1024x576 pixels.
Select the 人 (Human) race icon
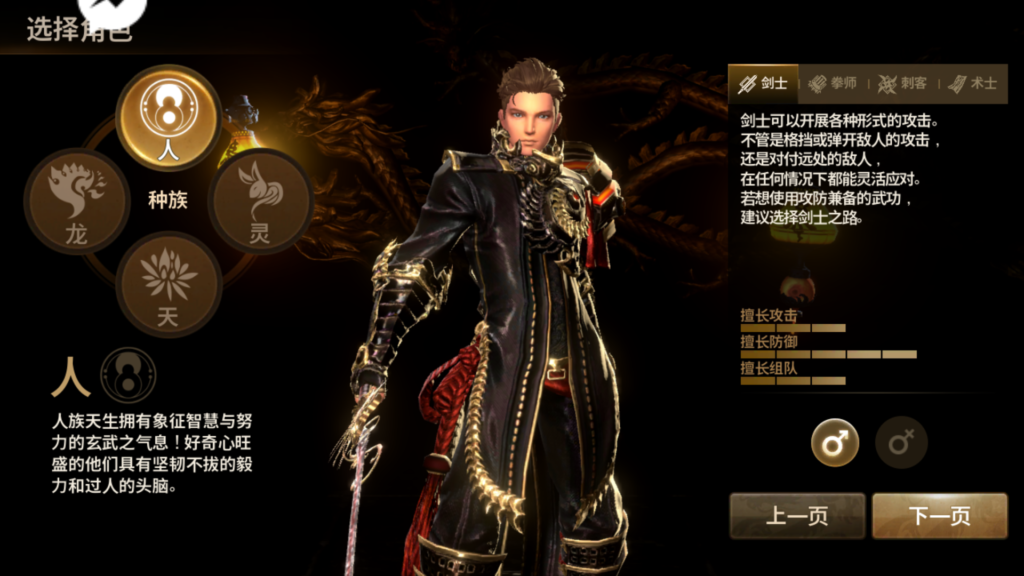click(168, 116)
